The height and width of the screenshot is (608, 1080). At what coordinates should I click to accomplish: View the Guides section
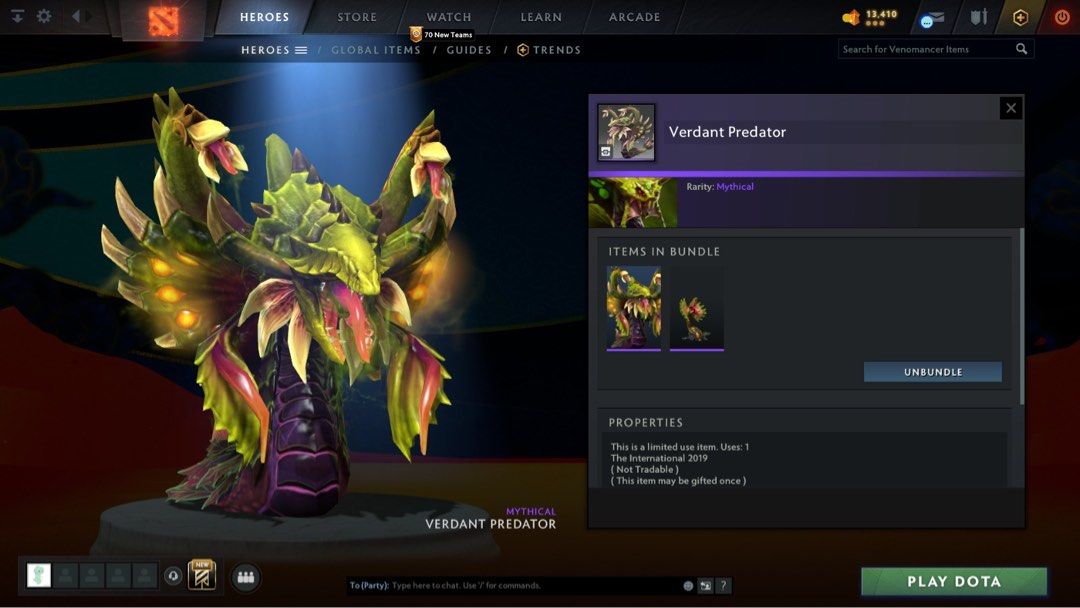click(x=469, y=50)
